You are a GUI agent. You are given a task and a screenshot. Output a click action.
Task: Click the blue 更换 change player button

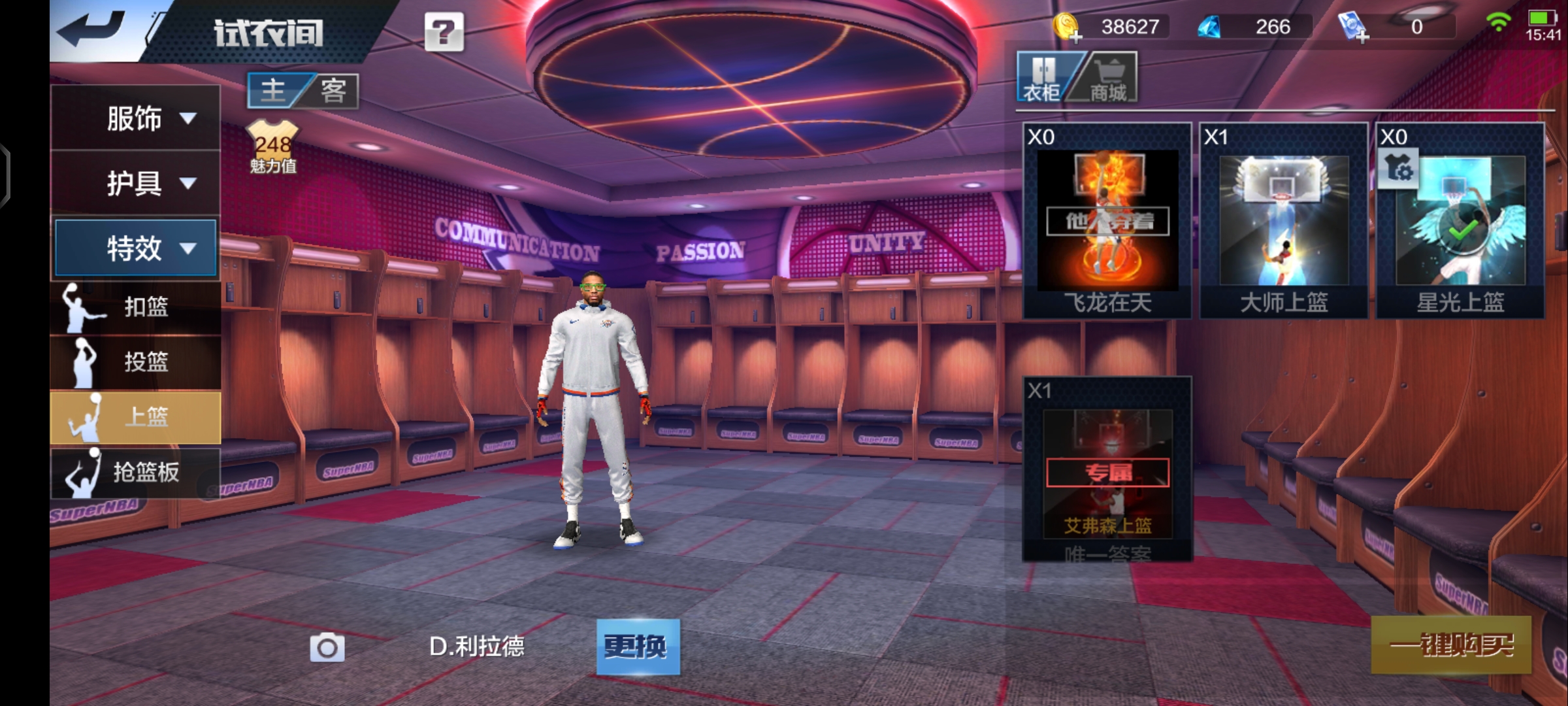click(x=638, y=647)
